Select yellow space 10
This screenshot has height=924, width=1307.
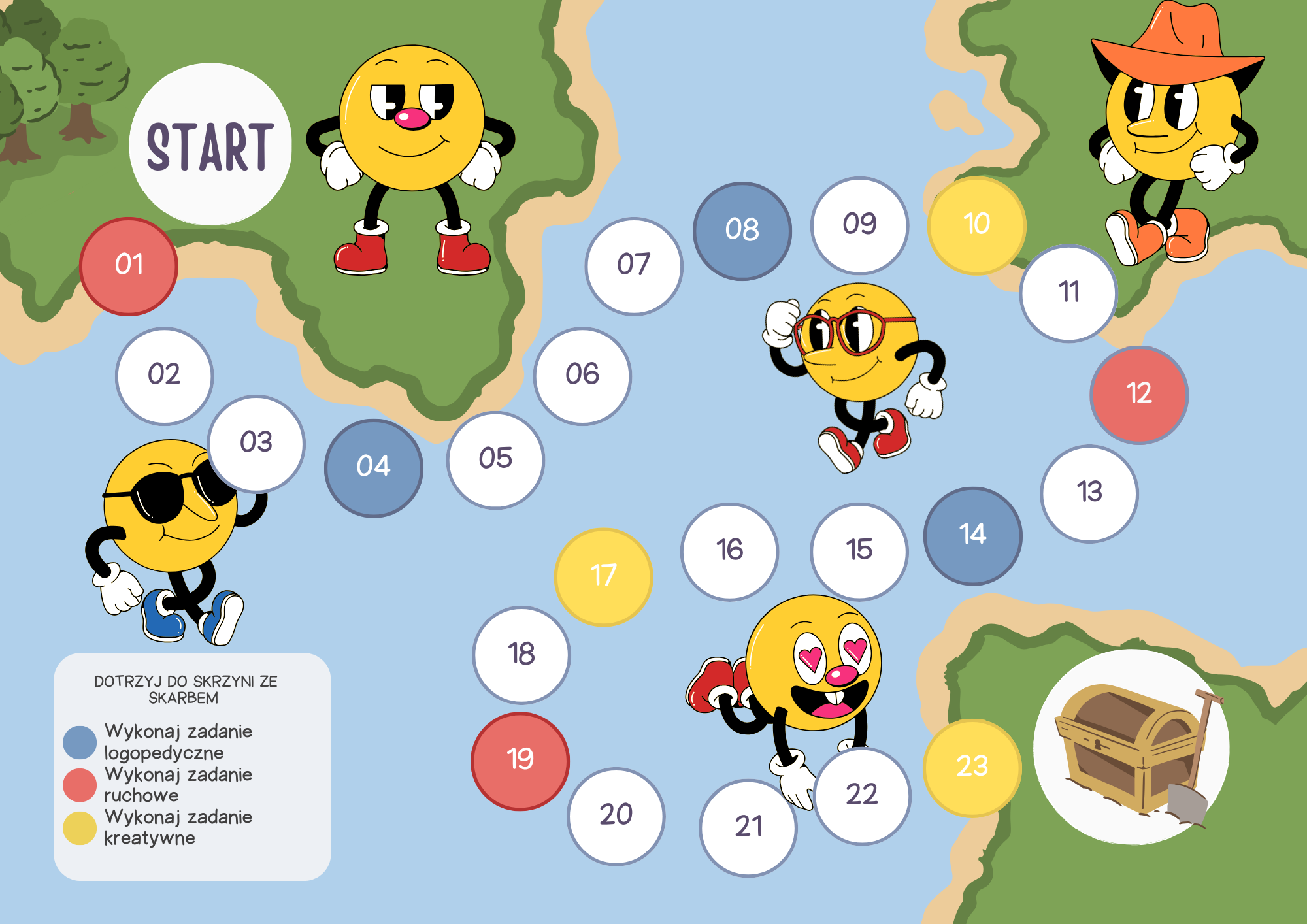coord(976,225)
